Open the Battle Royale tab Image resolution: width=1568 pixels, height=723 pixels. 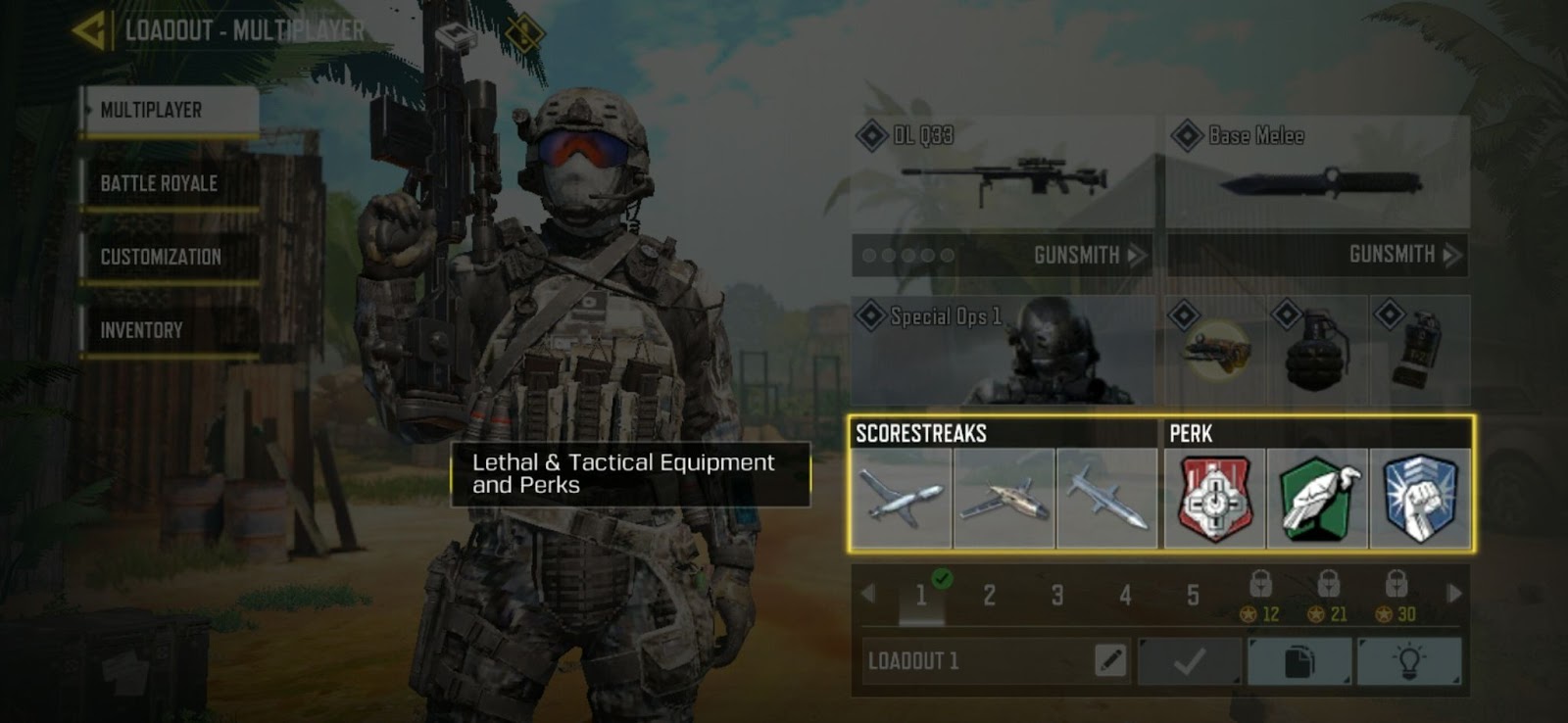pyautogui.click(x=170, y=184)
